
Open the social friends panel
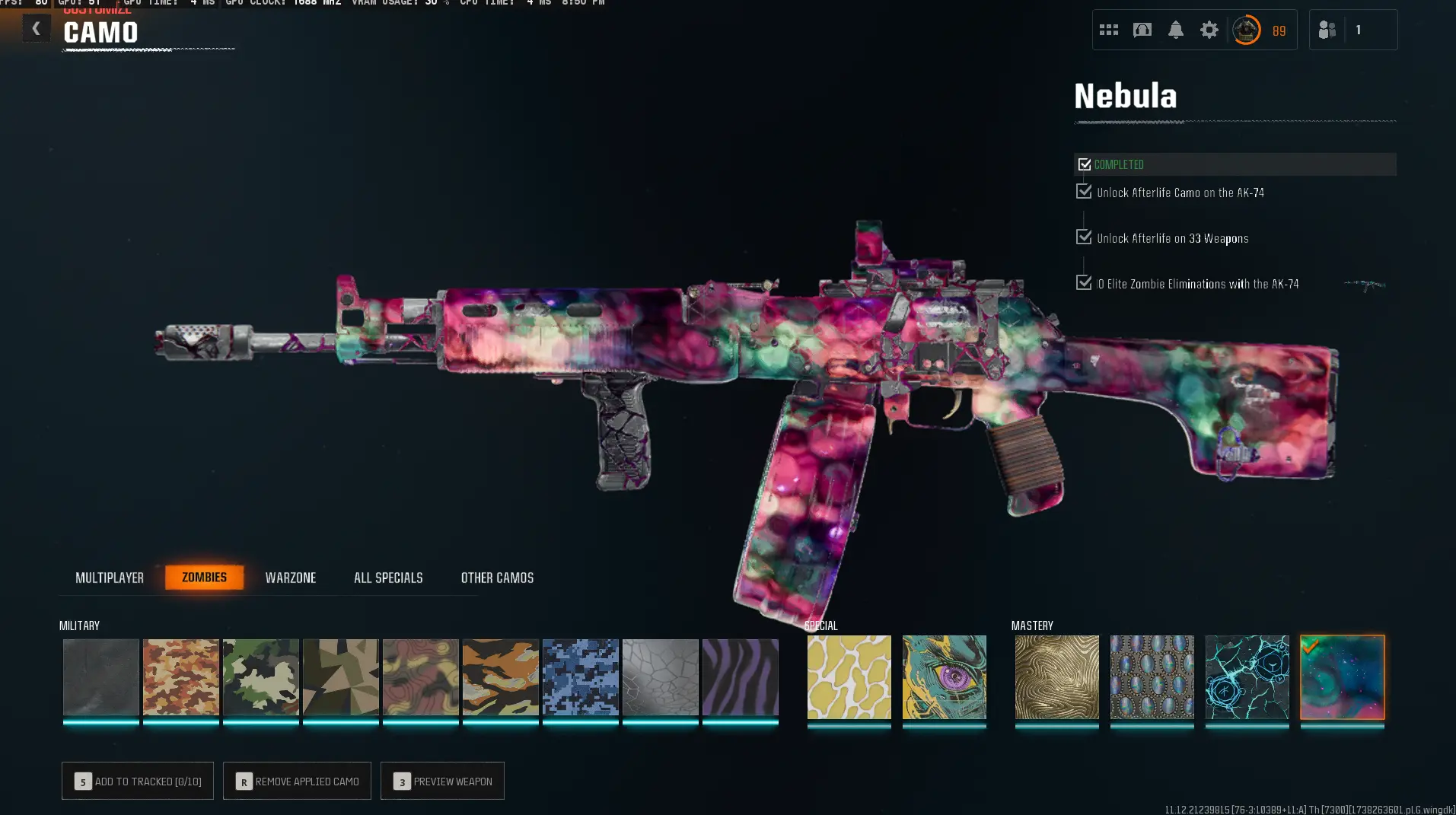[1326, 29]
